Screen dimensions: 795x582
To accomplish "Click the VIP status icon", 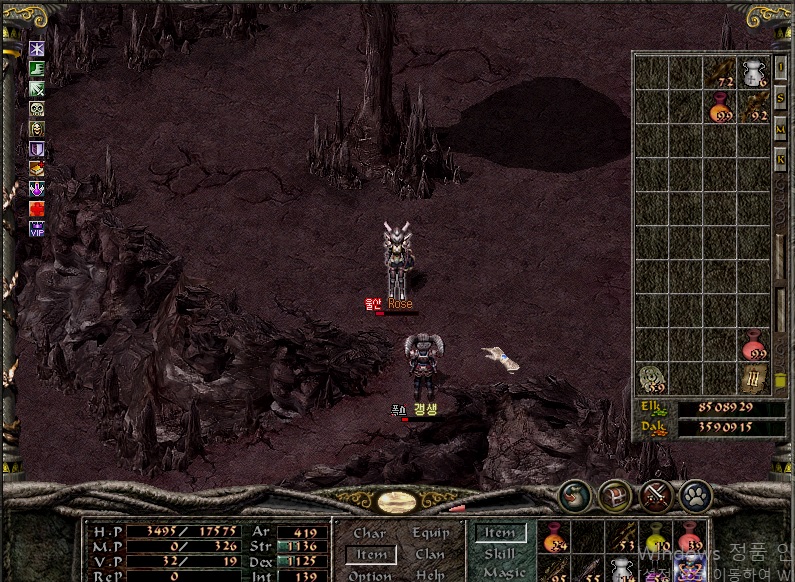I will point(37,227).
